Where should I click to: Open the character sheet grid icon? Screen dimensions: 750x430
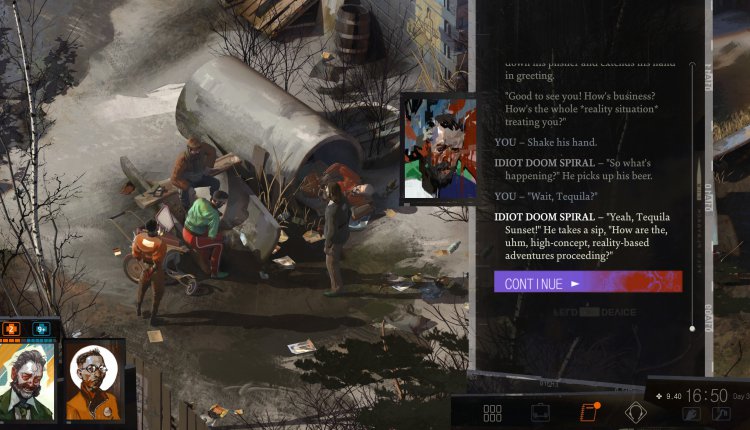pos(492,412)
